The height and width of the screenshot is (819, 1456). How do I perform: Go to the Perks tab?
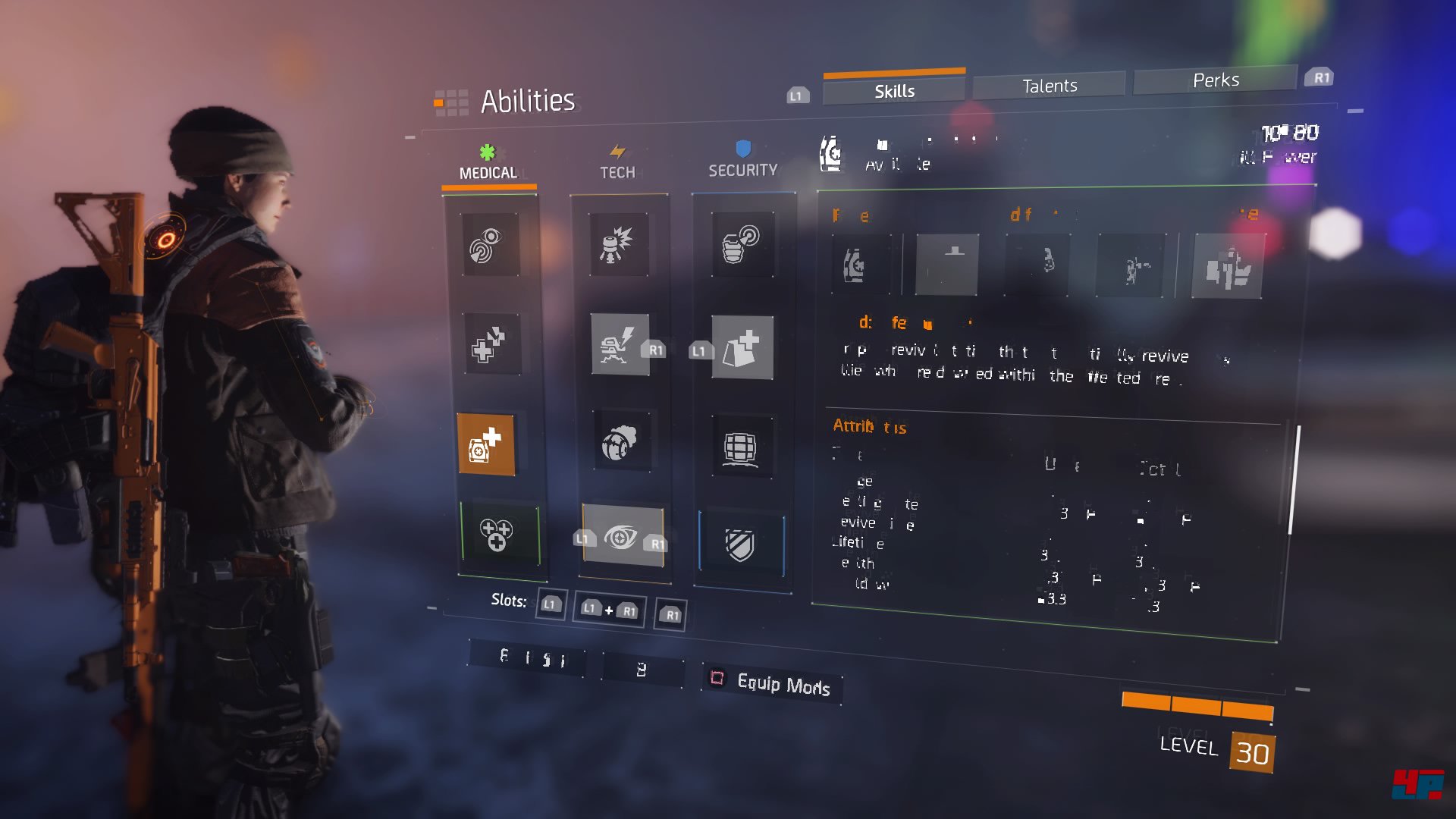(x=1215, y=80)
